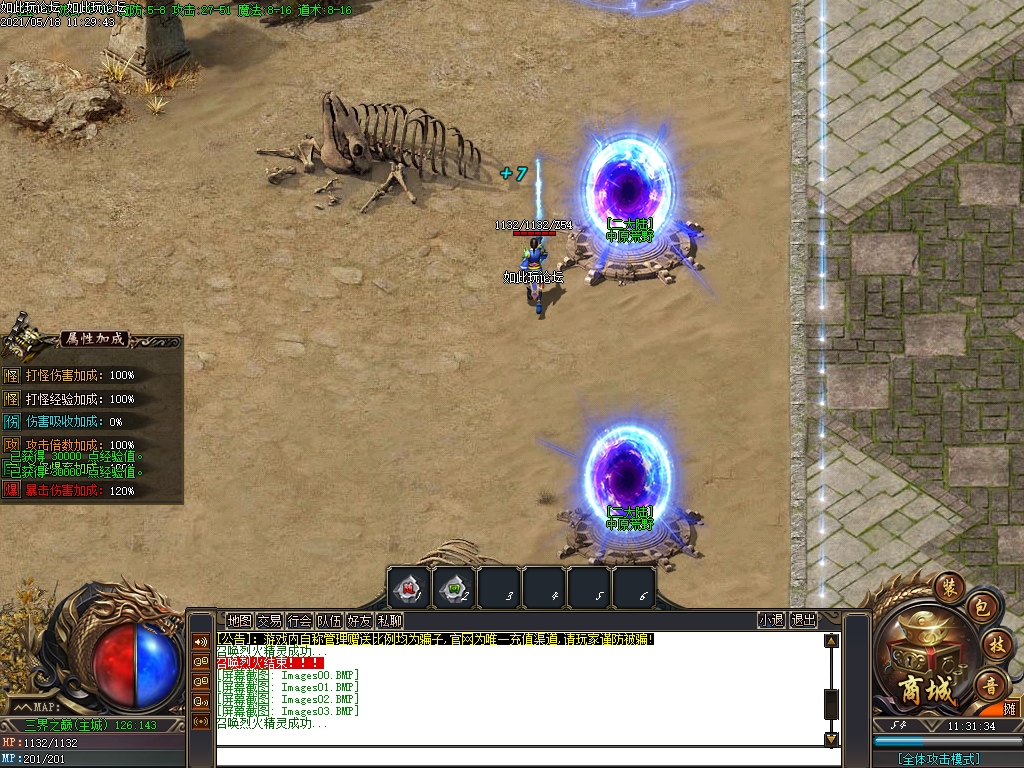Open the 摊 stall button
This screenshot has height=768, width=1024.
point(1010,709)
